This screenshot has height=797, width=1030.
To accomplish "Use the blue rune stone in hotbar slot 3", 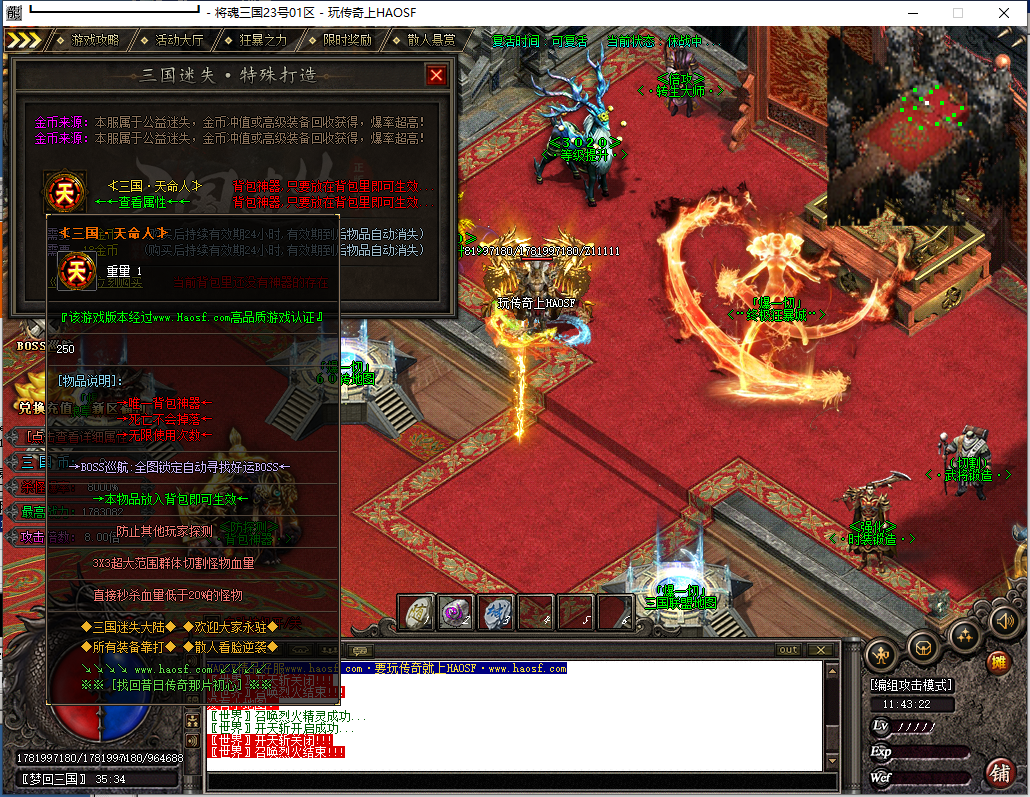I will coord(496,613).
